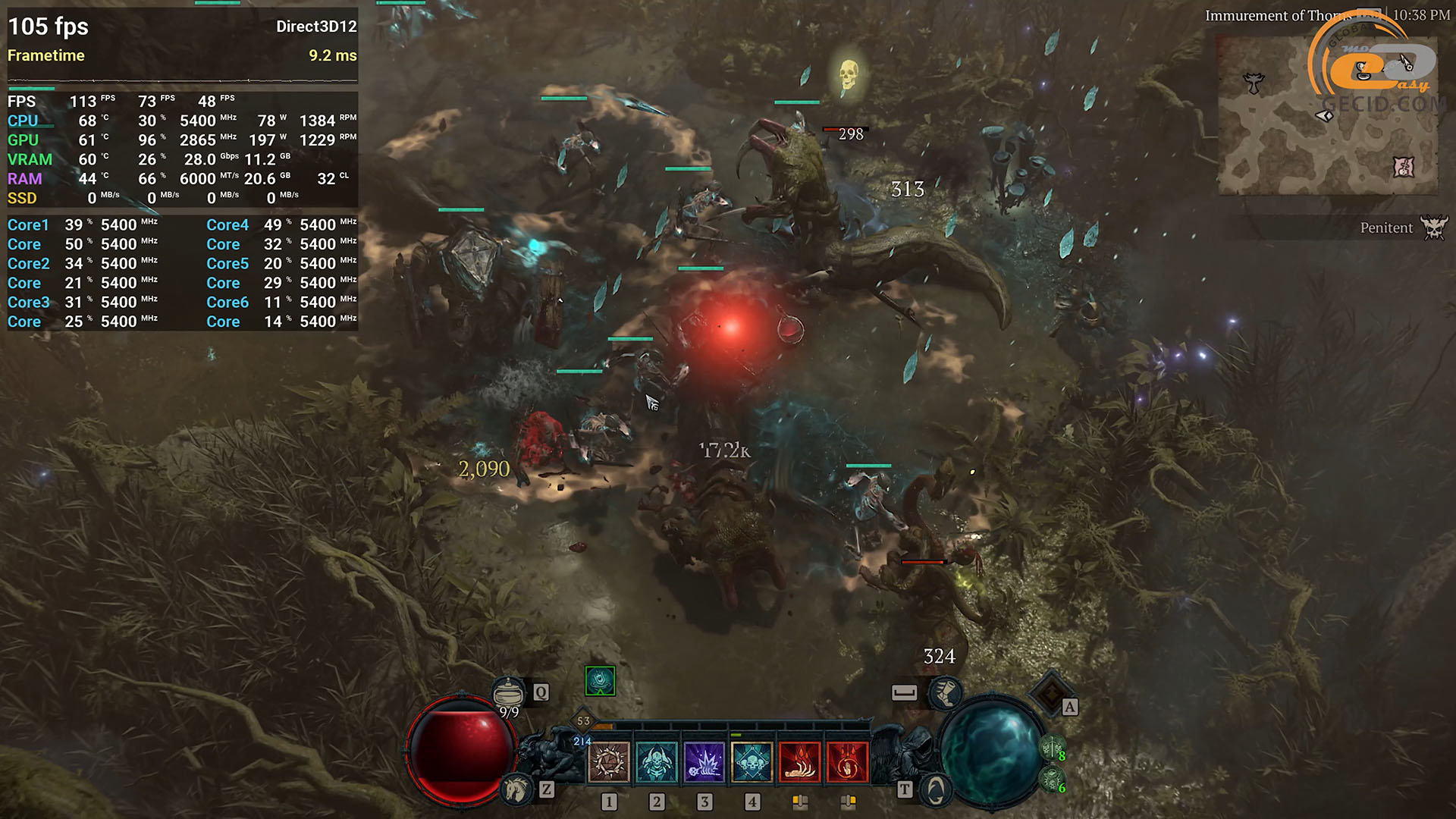This screenshot has width=1456, height=819.
Task: Open the town portal swirl icon
Action: pyautogui.click(x=936, y=789)
